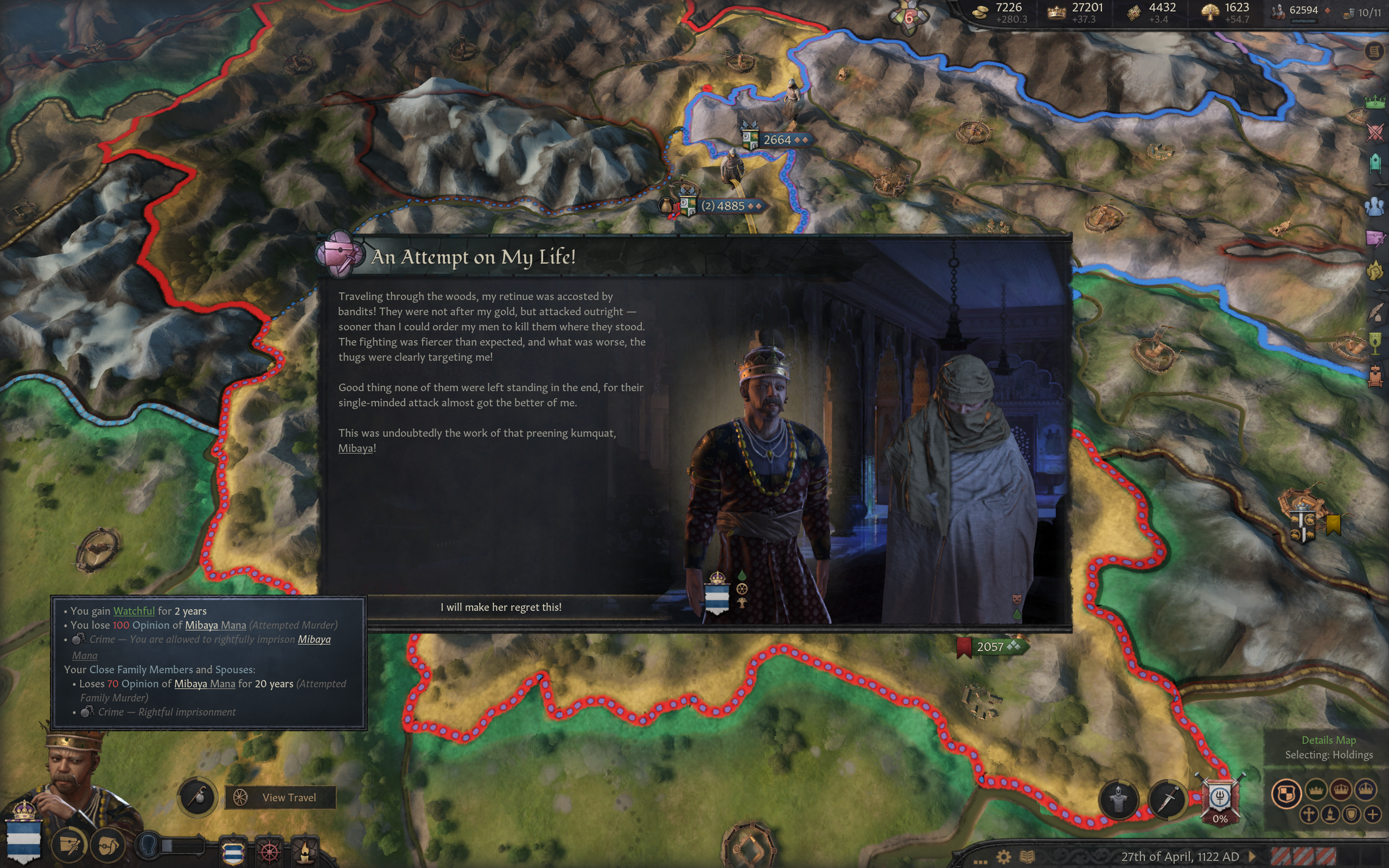Open the purple Intrigue menu
Viewport: 1389px width, 868px height.
[x=1375, y=238]
